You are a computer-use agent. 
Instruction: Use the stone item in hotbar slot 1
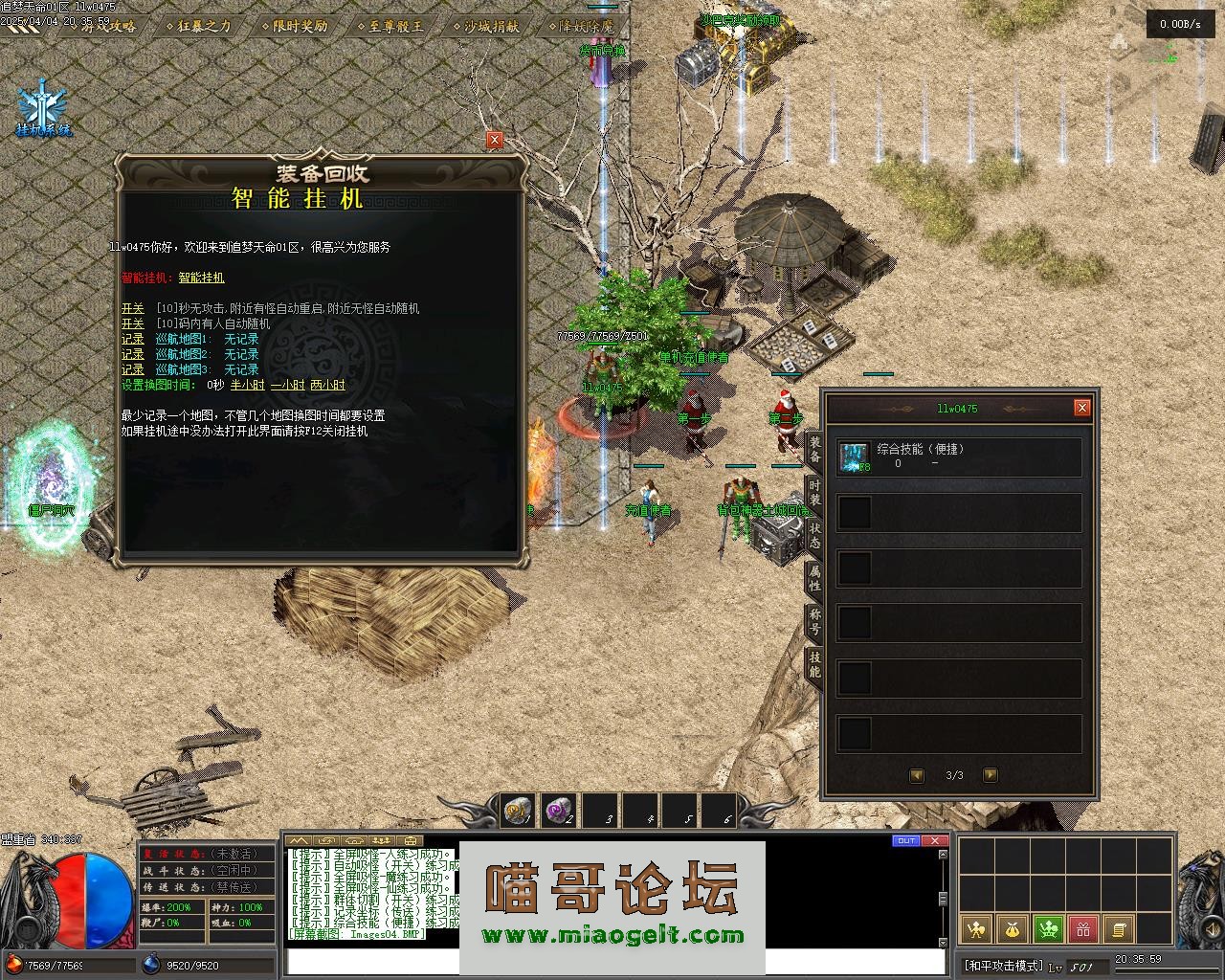[517, 811]
